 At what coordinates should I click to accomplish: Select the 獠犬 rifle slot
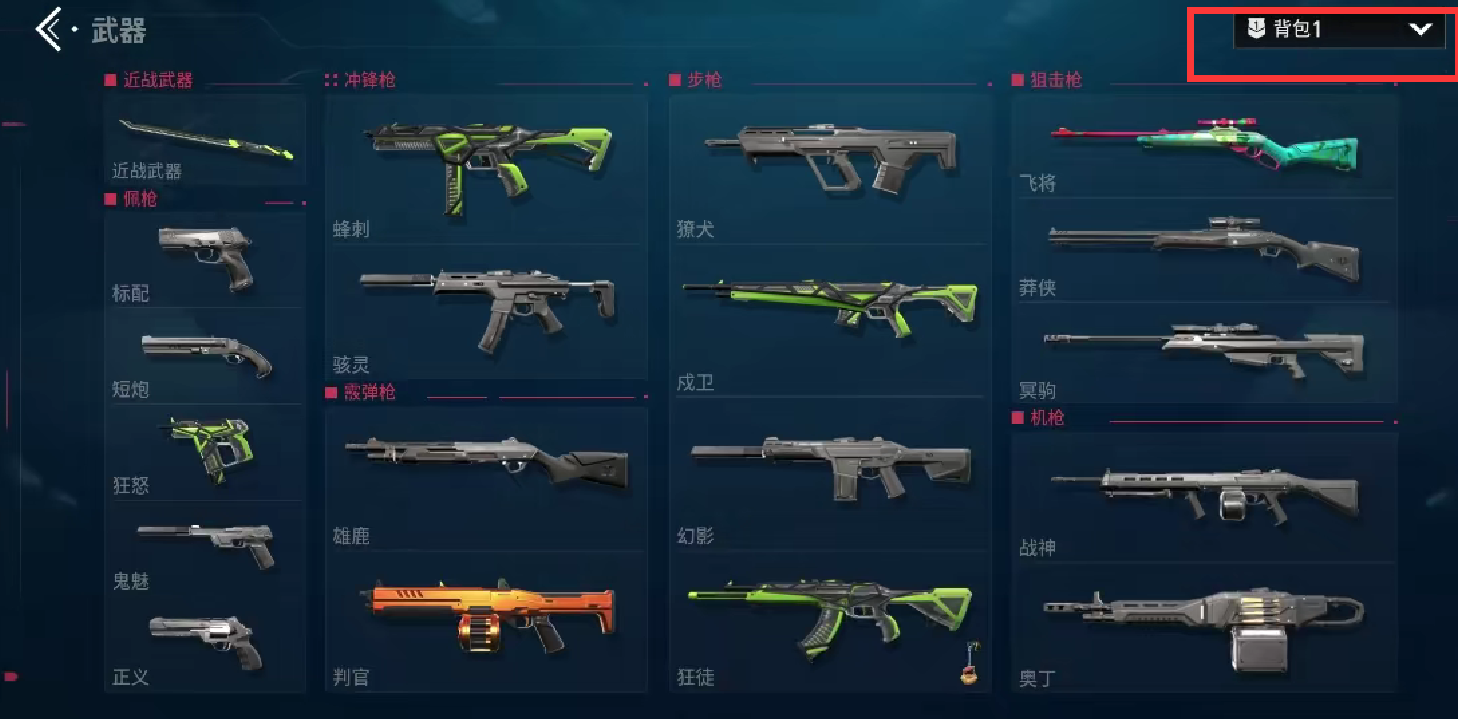pos(830,168)
